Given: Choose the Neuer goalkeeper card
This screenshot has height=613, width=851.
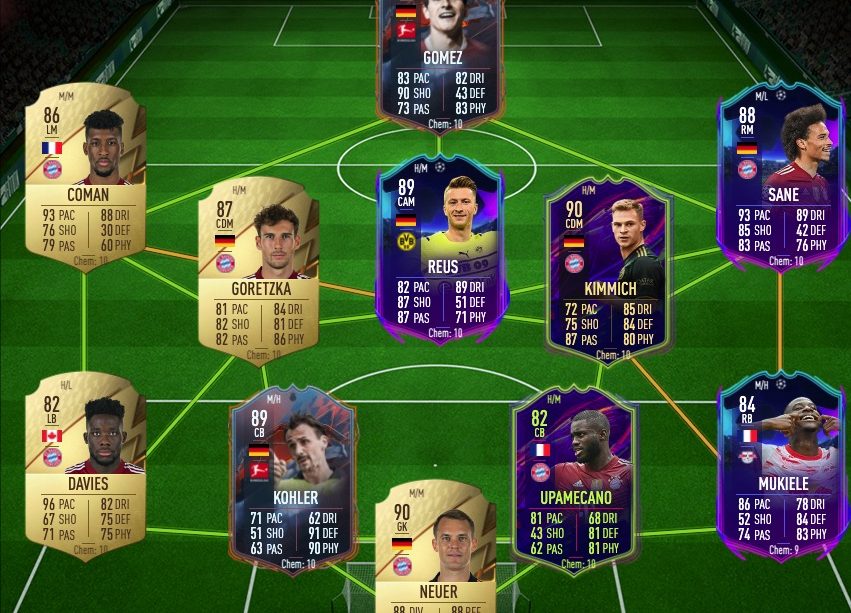Looking at the screenshot, I should [434, 550].
